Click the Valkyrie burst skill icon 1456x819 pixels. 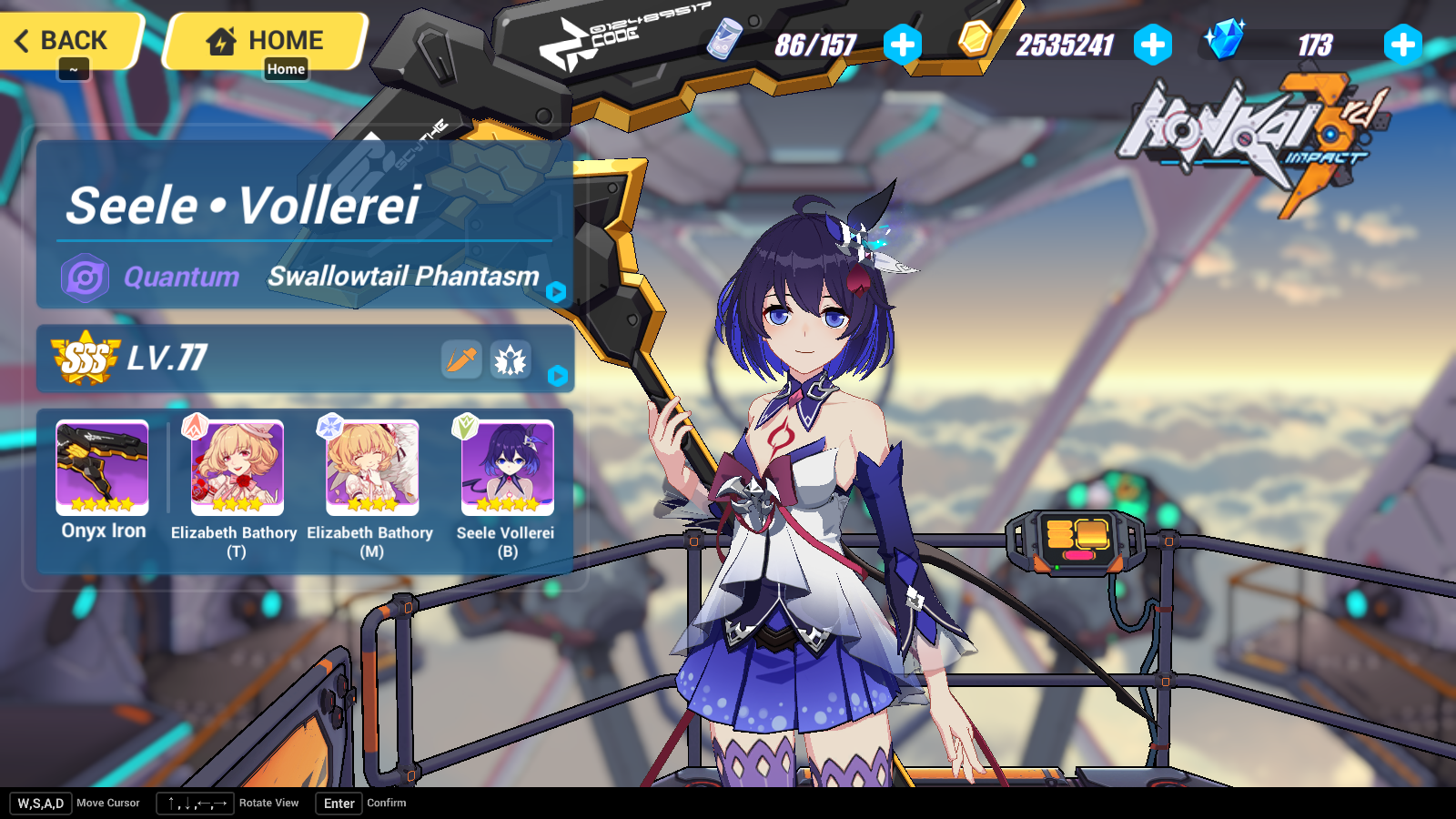(x=511, y=359)
